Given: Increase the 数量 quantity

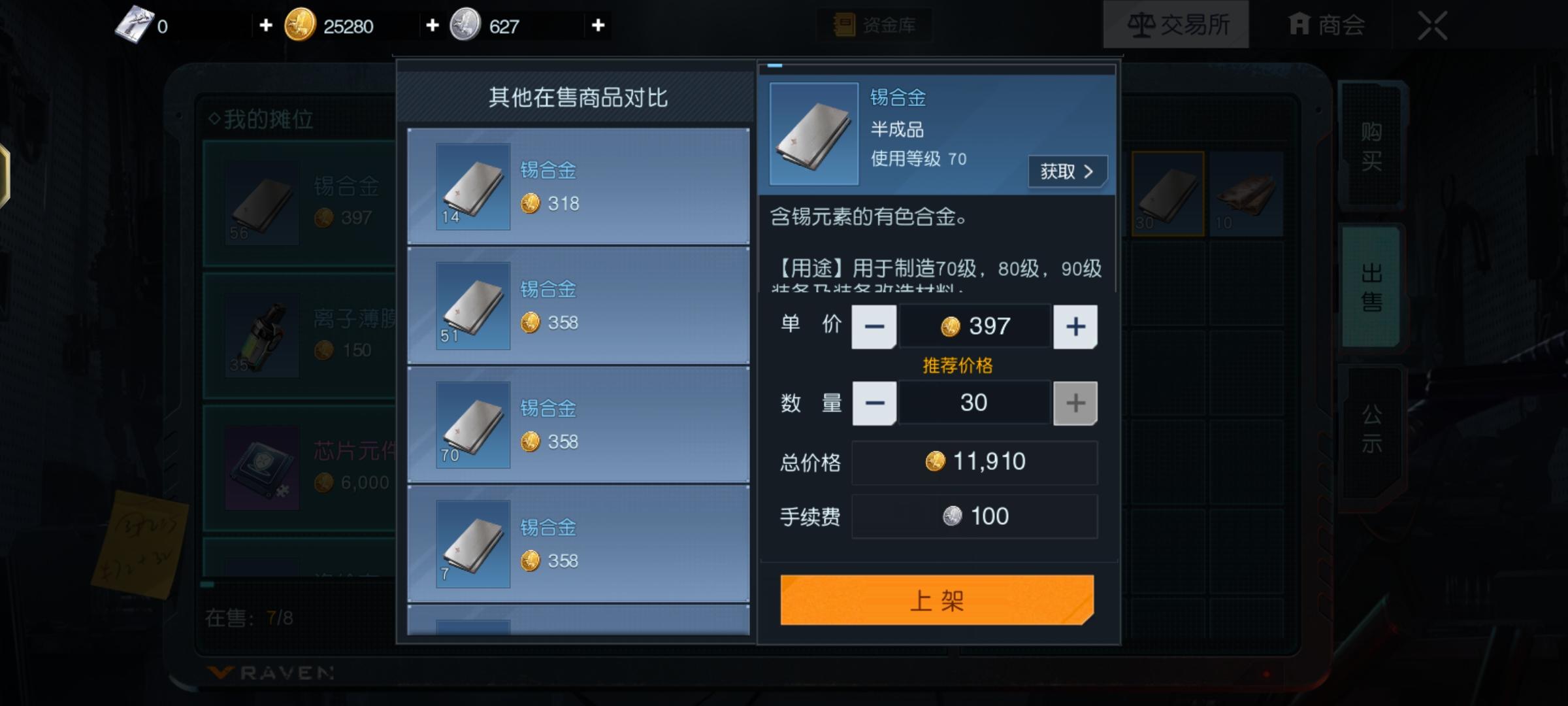Looking at the screenshot, I should pyautogui.click(x=1075, y=403).
